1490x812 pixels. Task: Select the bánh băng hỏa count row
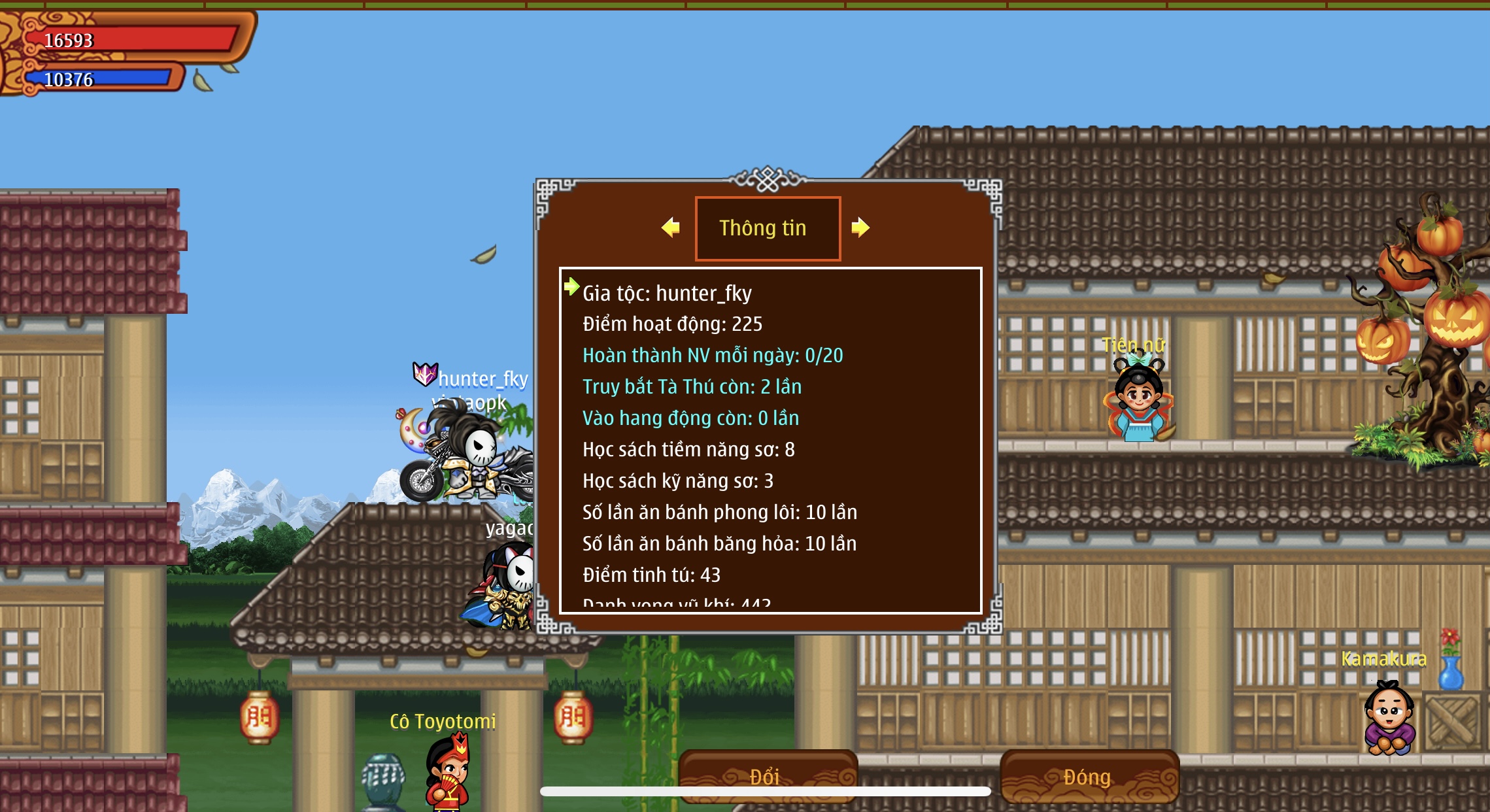[x=719, y=544]
